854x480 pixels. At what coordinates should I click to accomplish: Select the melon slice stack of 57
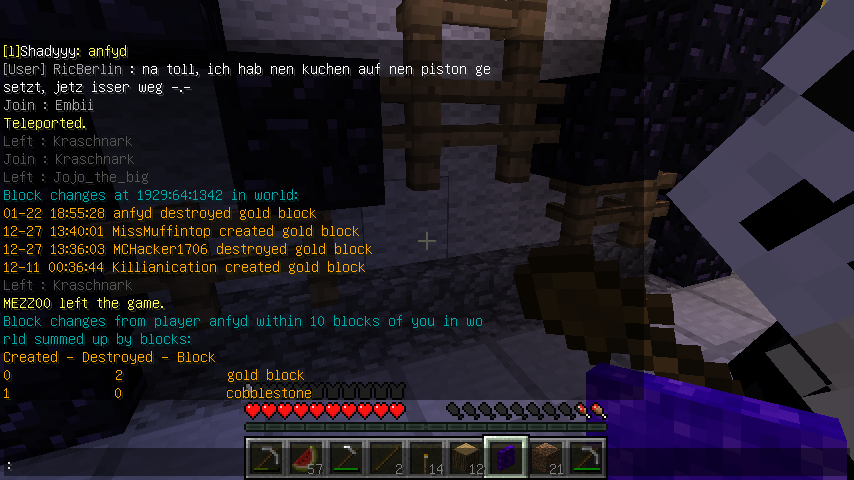pyautogui.click(x=307, y=458)
